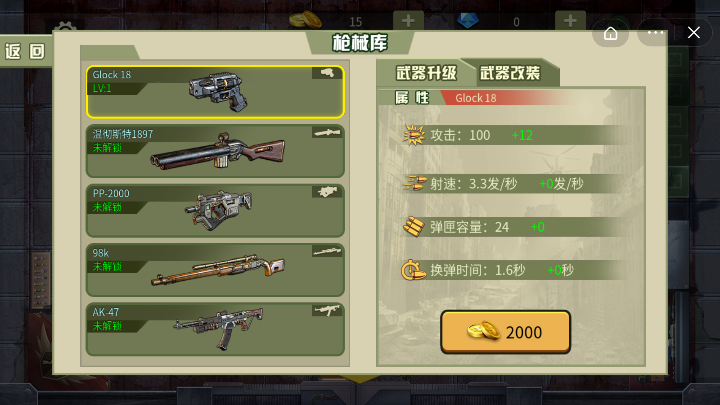
Task: Click the 返回 back button
Action: coord(26,52)
